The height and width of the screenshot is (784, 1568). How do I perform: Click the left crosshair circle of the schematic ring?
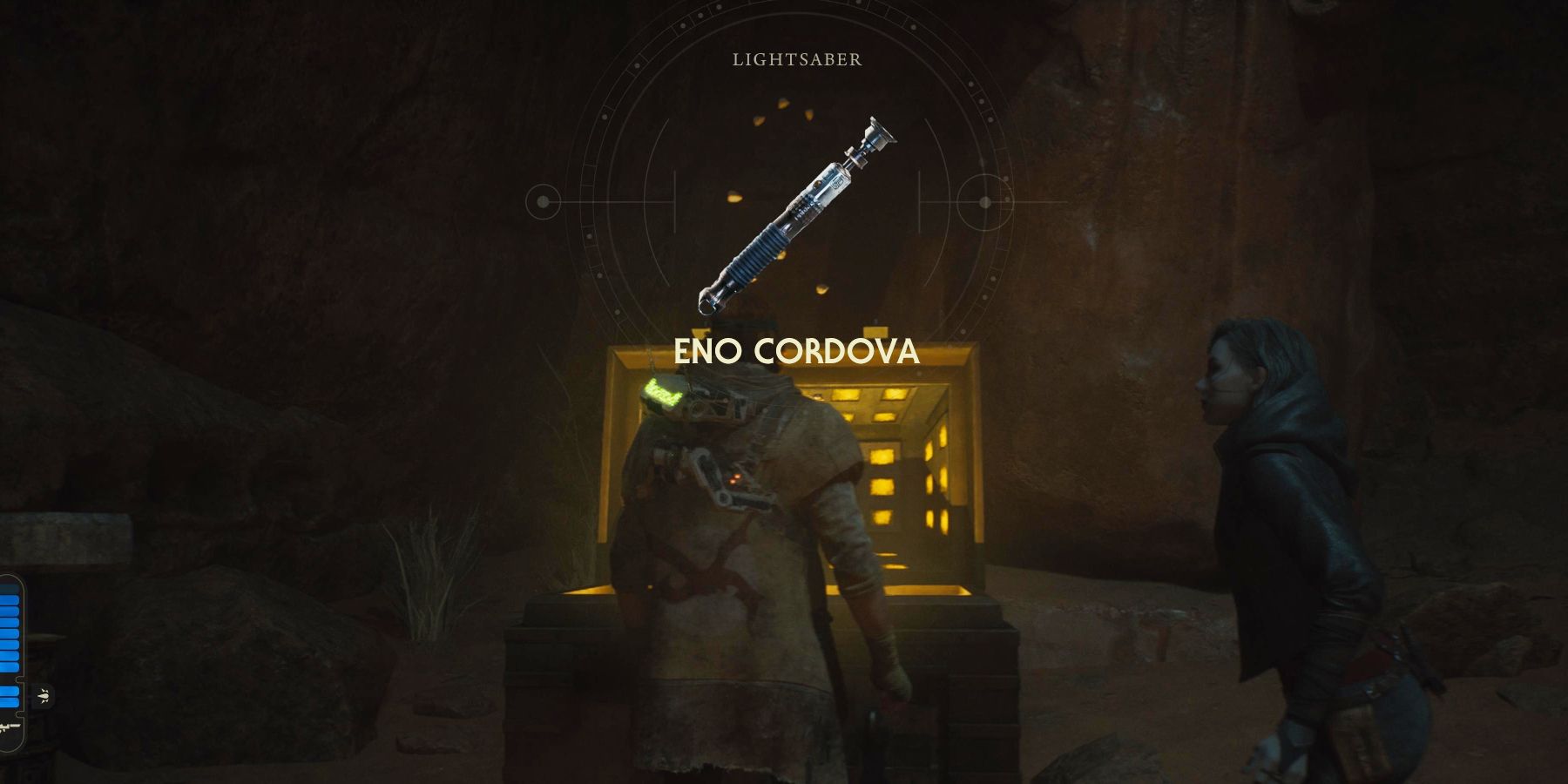coord(541,199)
